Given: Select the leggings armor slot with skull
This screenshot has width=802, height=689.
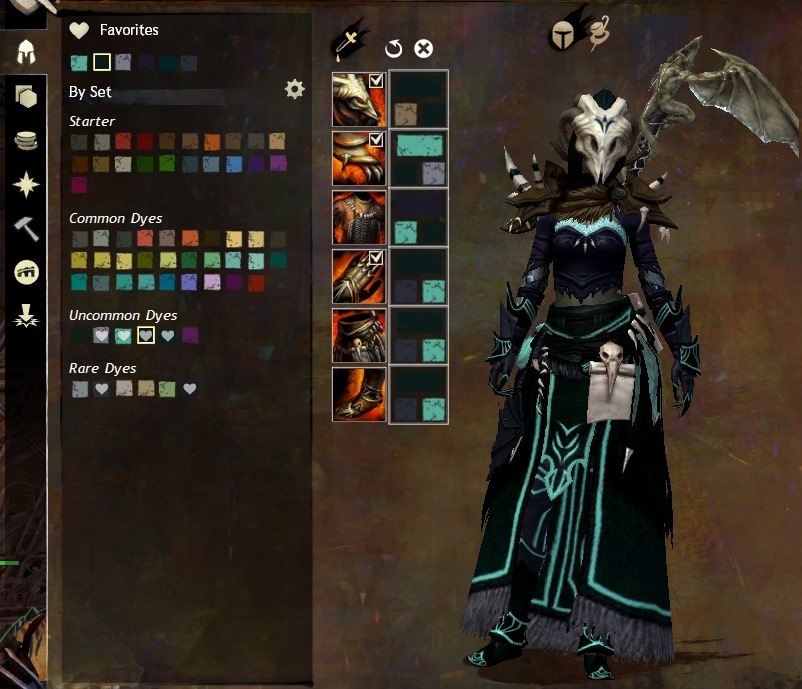Looking at the screenshot, I should click(x=358, y=336).
